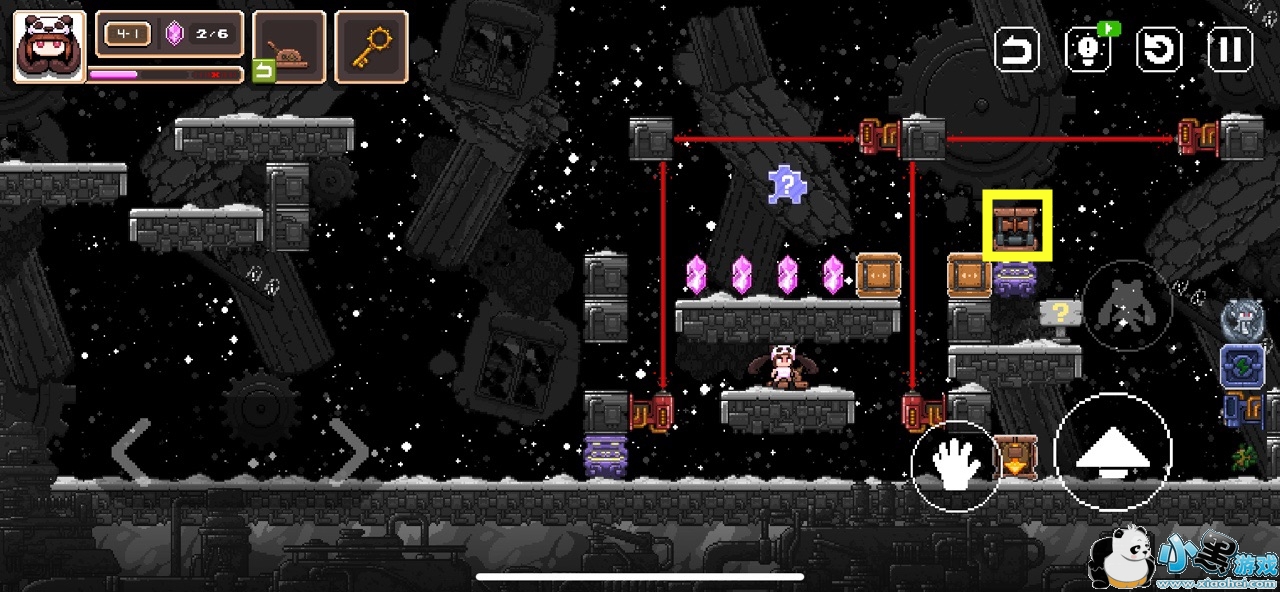
Task: Select the lever item slot
Action: coord(289,46)
